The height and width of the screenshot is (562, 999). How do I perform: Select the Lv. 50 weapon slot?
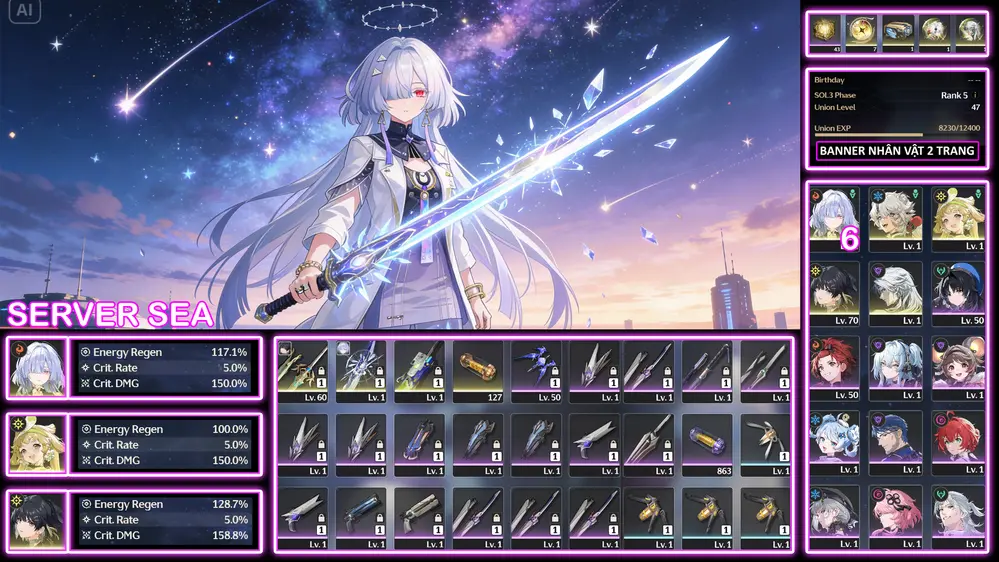[535, 371]
